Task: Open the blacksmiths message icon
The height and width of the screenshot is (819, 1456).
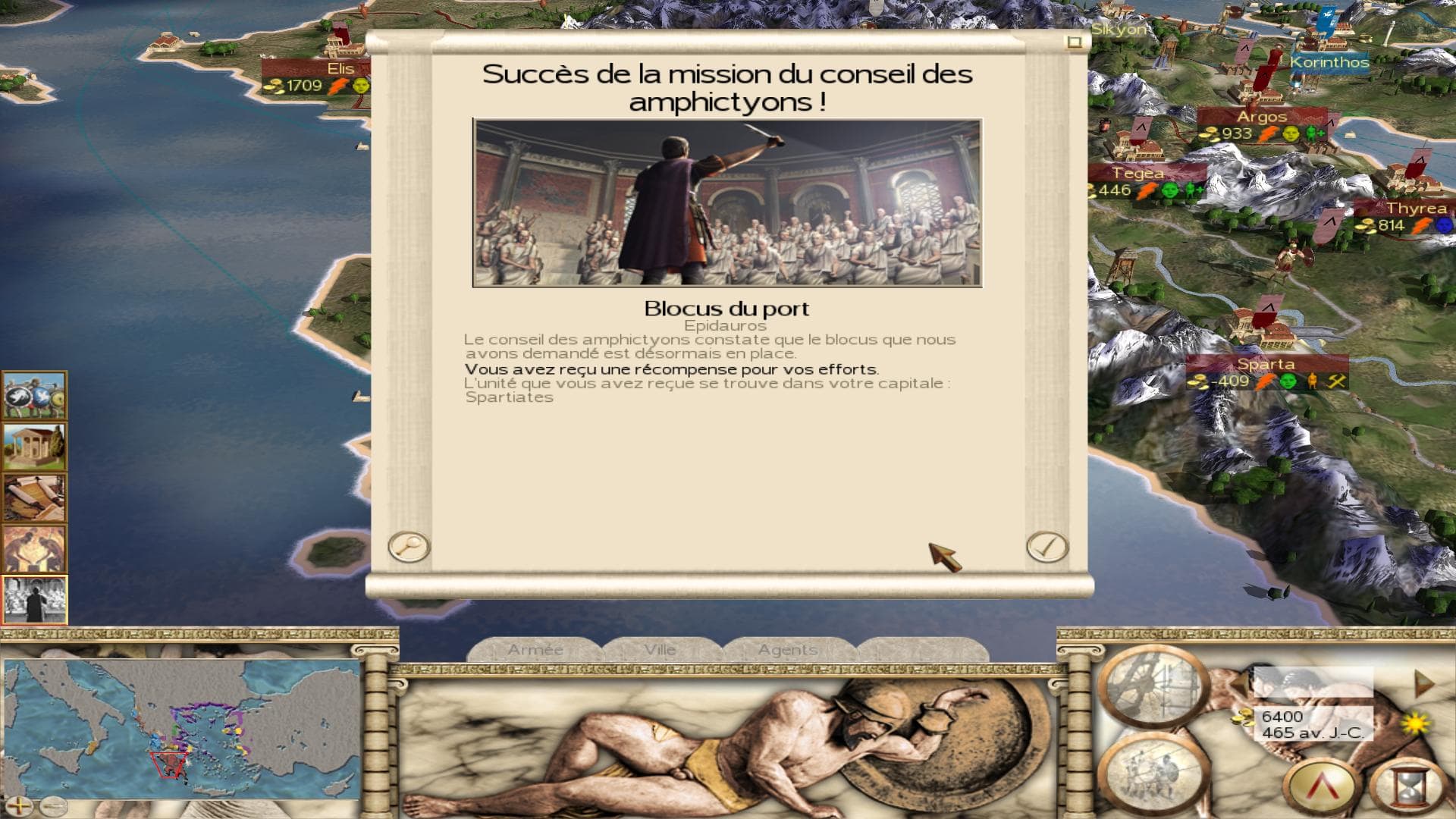Action: pyautogui.click(x=35, y=548)
